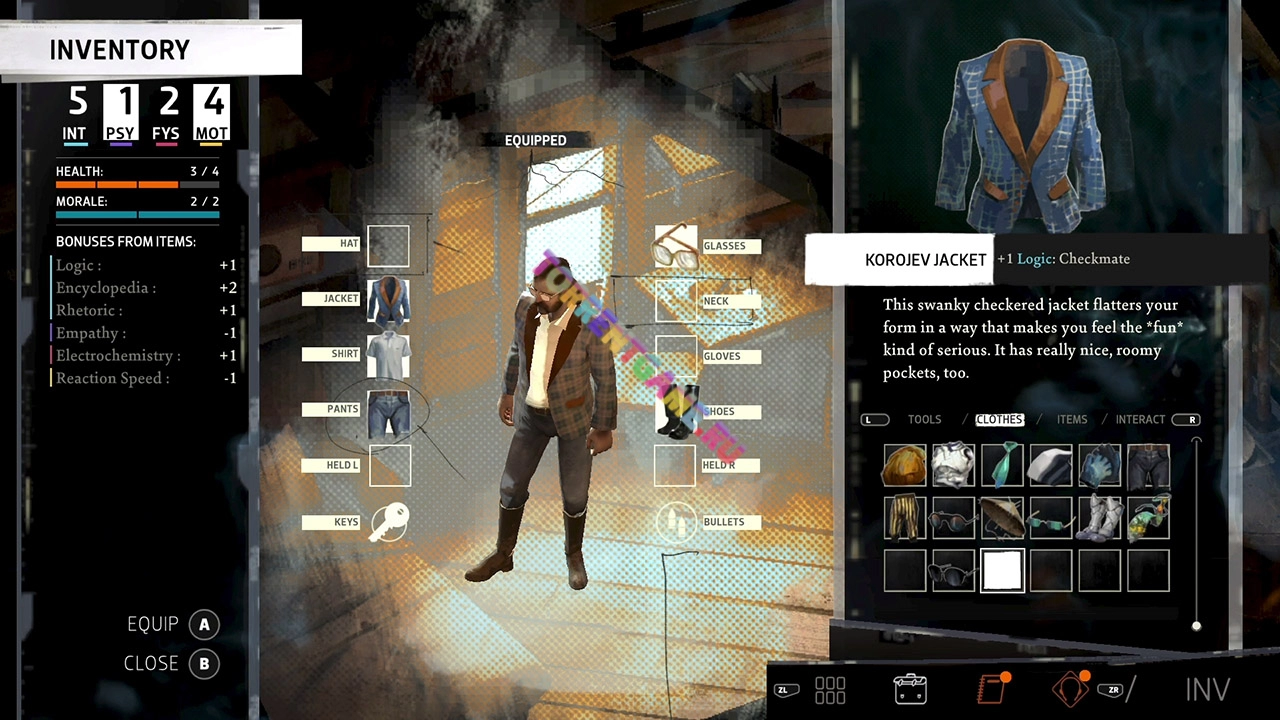The width and height of the screenshot is (1280, 720).
Task: Open the Keys slot
Action: point(388,522)
